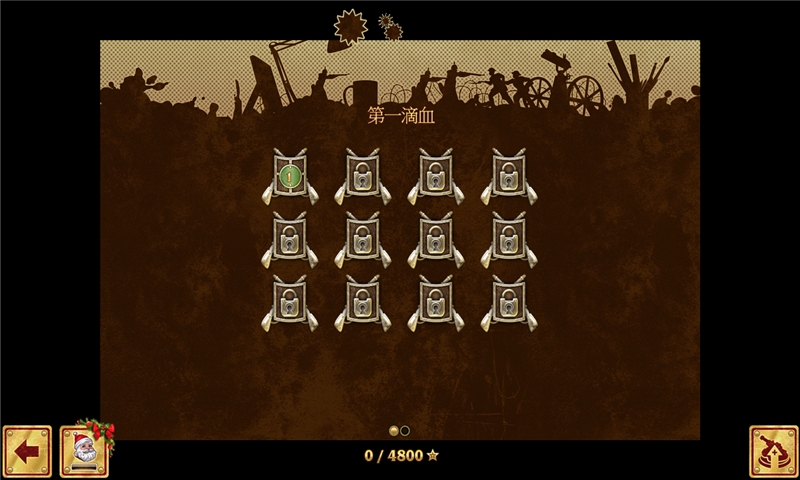Switch to the second page dot
This screenshot has height=480, width=800.
point(405,431)
